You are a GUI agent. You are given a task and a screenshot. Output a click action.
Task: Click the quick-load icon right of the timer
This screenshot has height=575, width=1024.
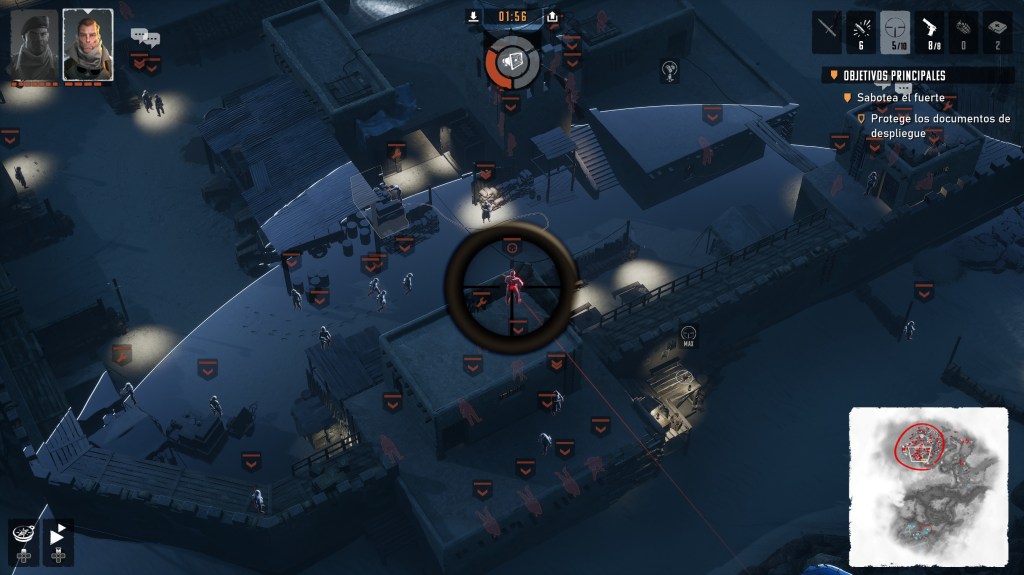[553, 16]
